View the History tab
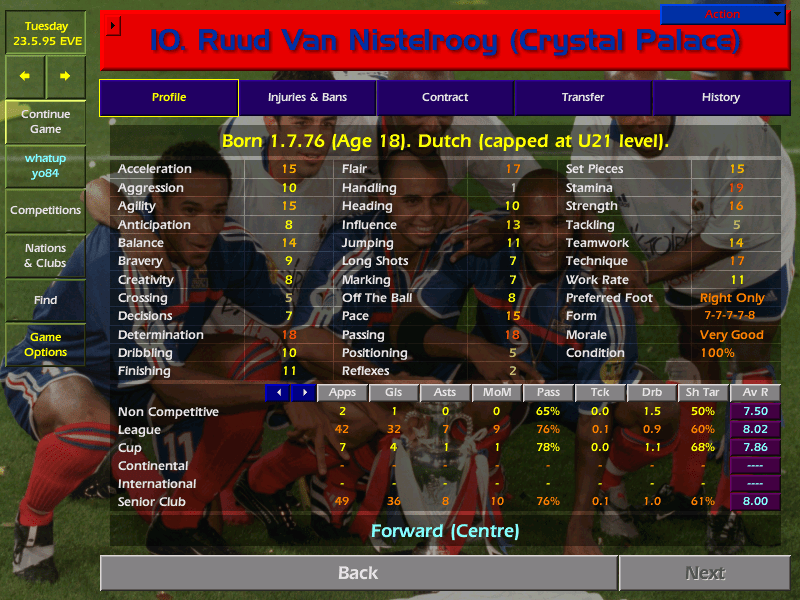The width and height of the screenshot is (800, 600). pos(720,97)
